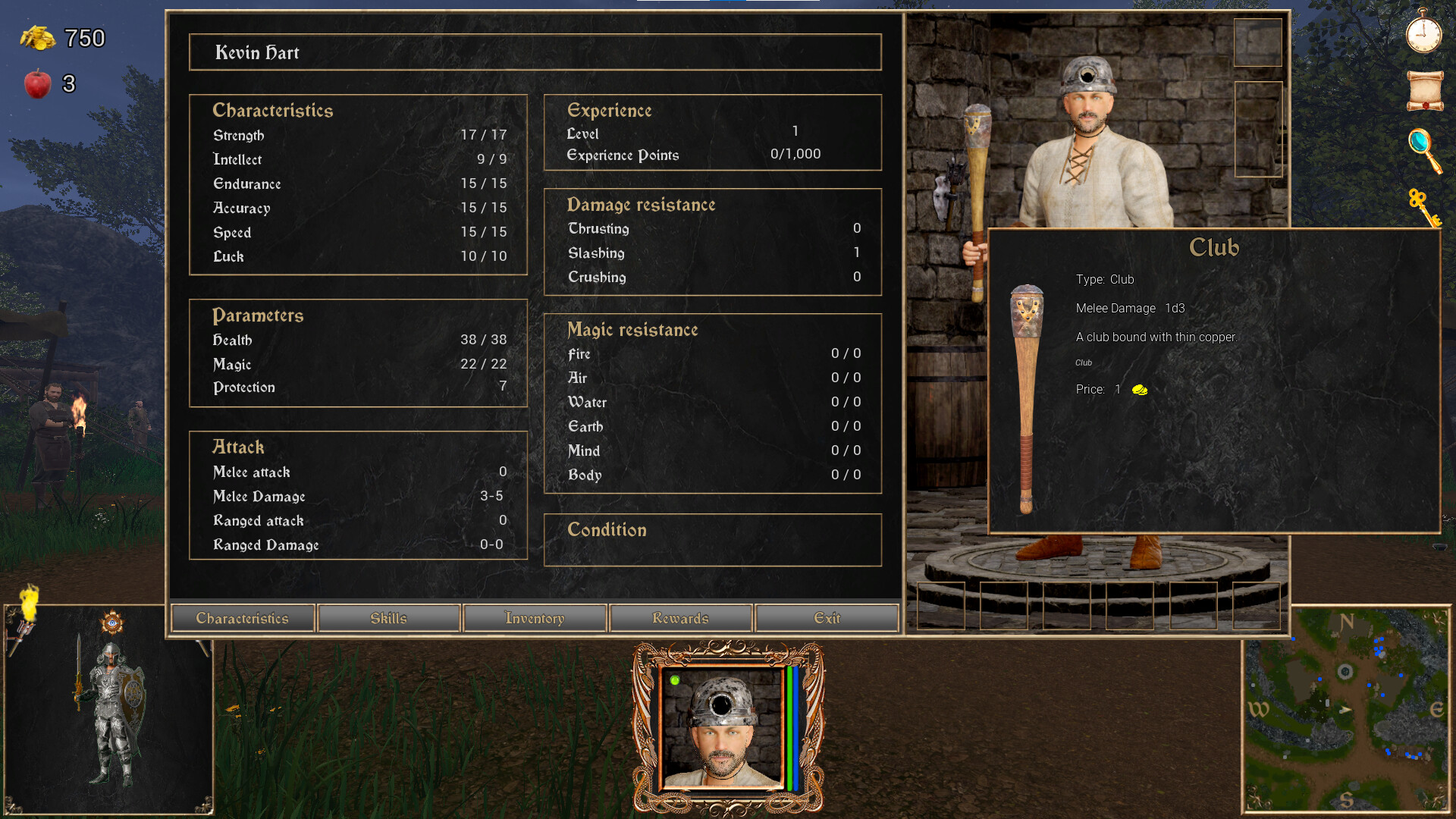View the Rewards tab
This screenshot has width=1456, height=819.
[x=680, y=618]
